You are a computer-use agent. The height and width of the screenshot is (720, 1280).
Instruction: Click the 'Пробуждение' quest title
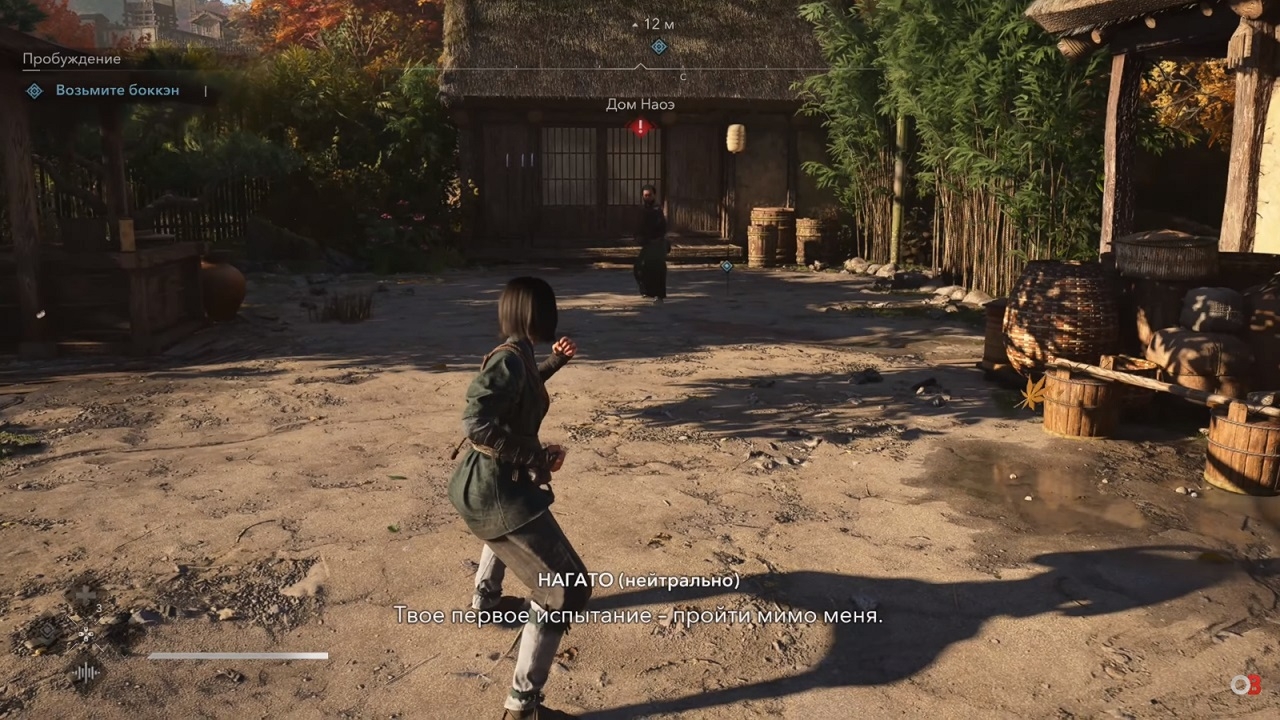(x=72, y=59)
